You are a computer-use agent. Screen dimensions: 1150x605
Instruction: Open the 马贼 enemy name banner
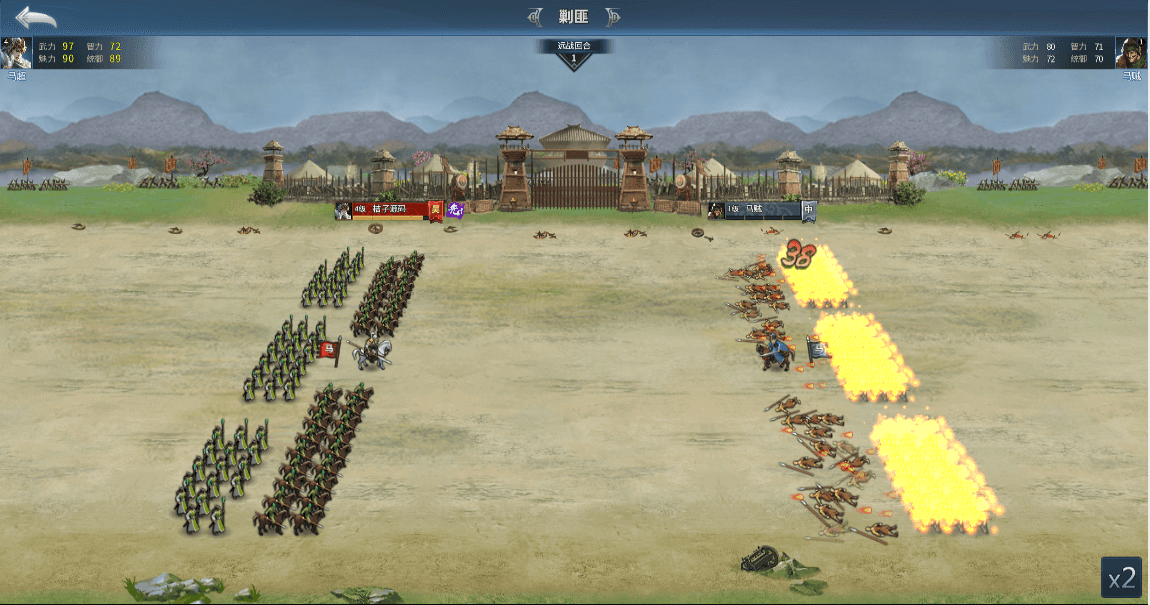coord(761,210)
